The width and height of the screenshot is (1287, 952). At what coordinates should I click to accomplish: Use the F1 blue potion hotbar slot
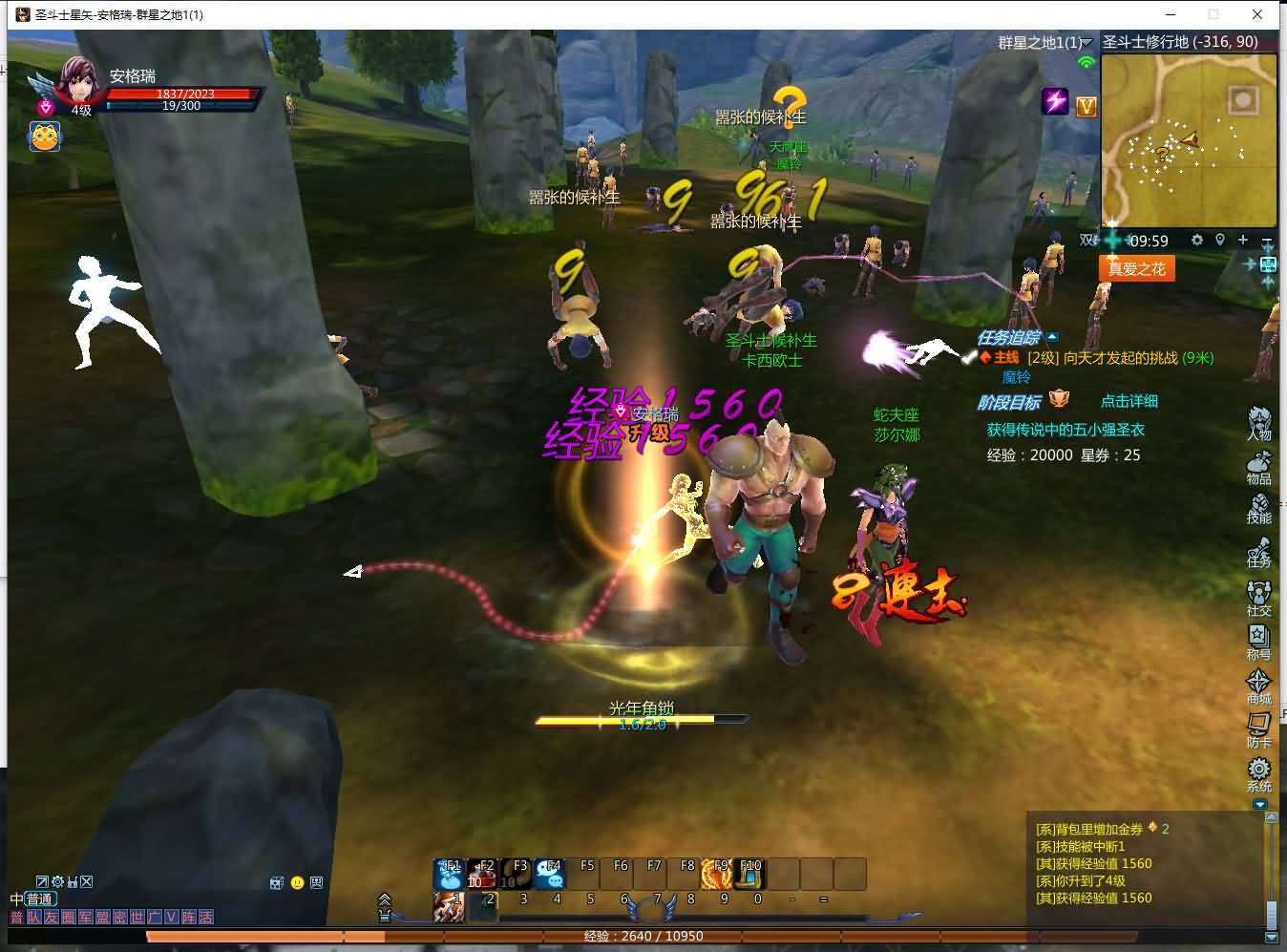coord(449,873)
